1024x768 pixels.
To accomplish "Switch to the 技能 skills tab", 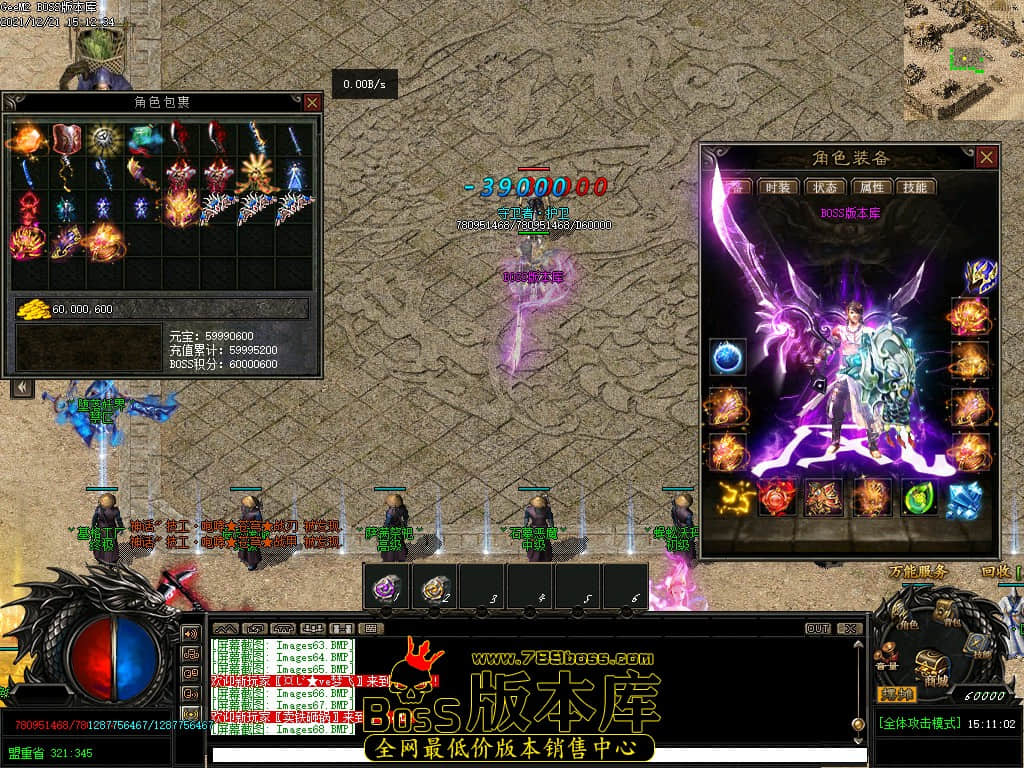I will (x=915, y=187).
